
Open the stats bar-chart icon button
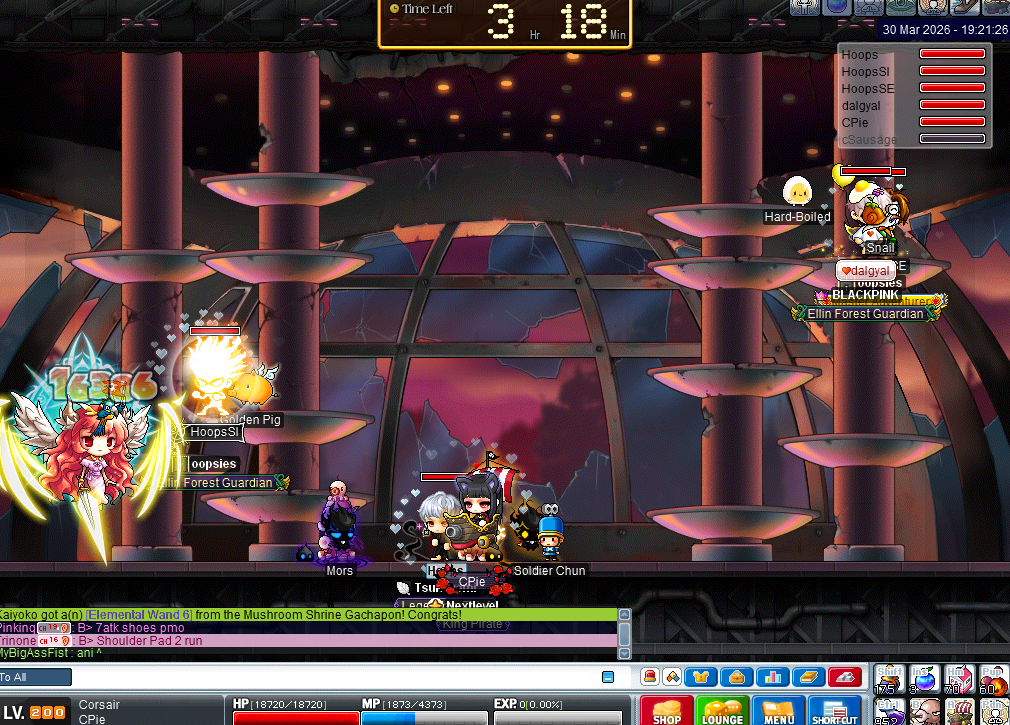pos(772,677)
